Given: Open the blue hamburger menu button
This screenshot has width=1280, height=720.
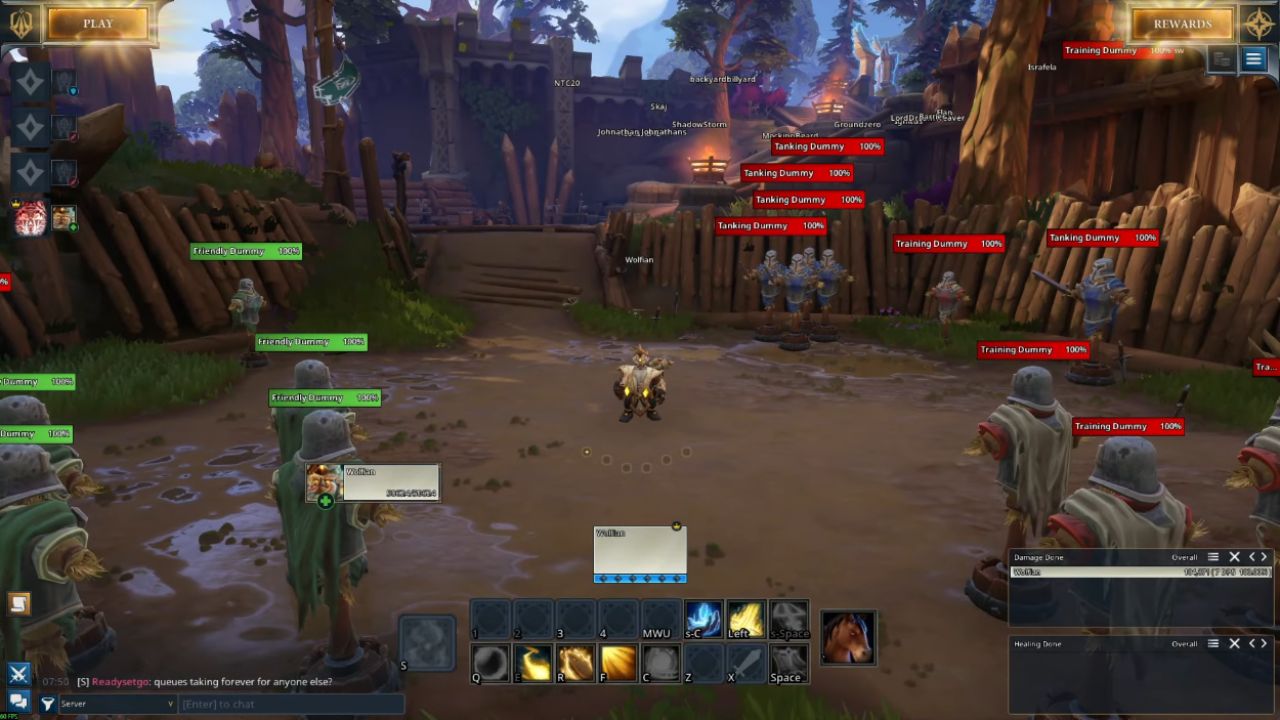Looking at the screenshot, I should 1253,59.
